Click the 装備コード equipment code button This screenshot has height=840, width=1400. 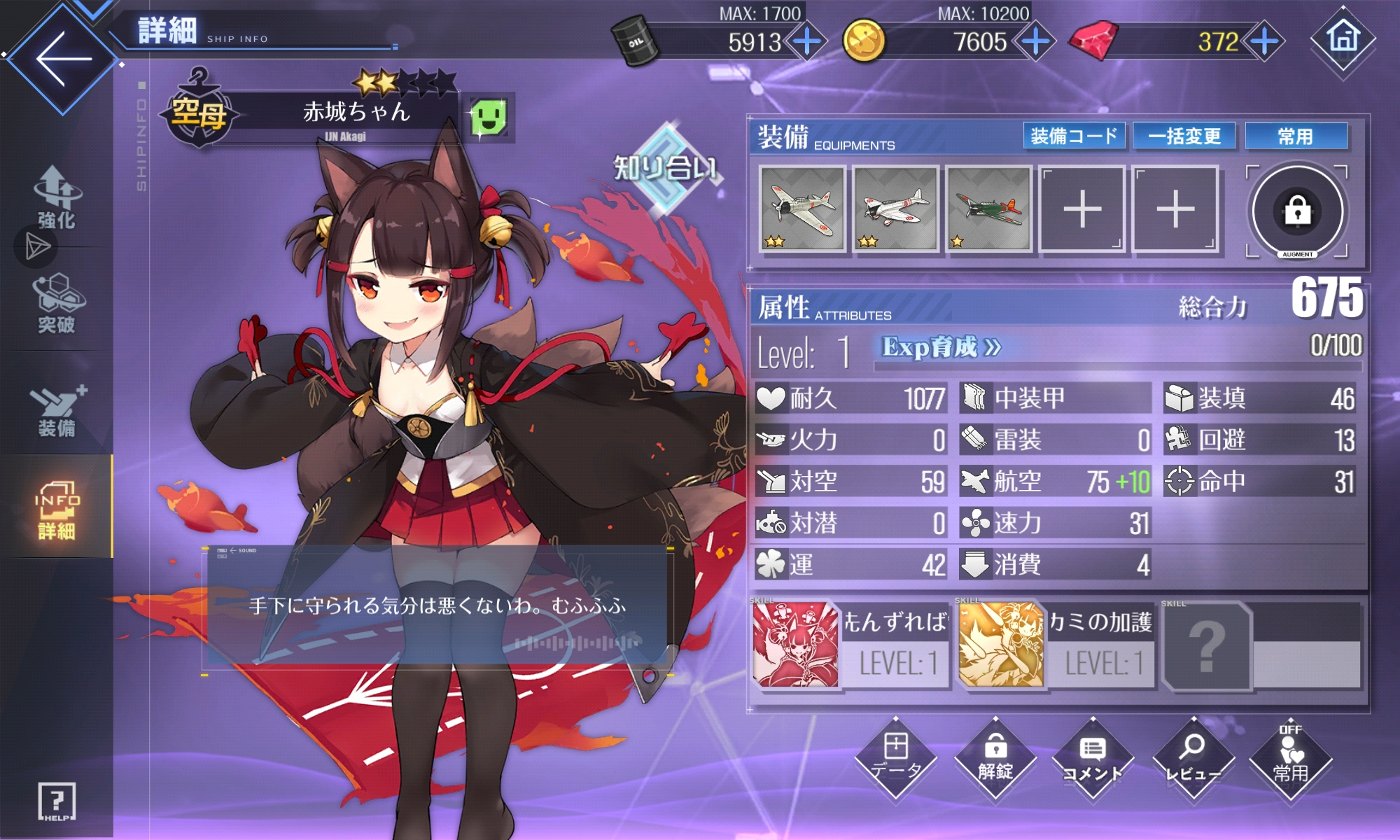pyautogui.click(x=1074, y=136)
